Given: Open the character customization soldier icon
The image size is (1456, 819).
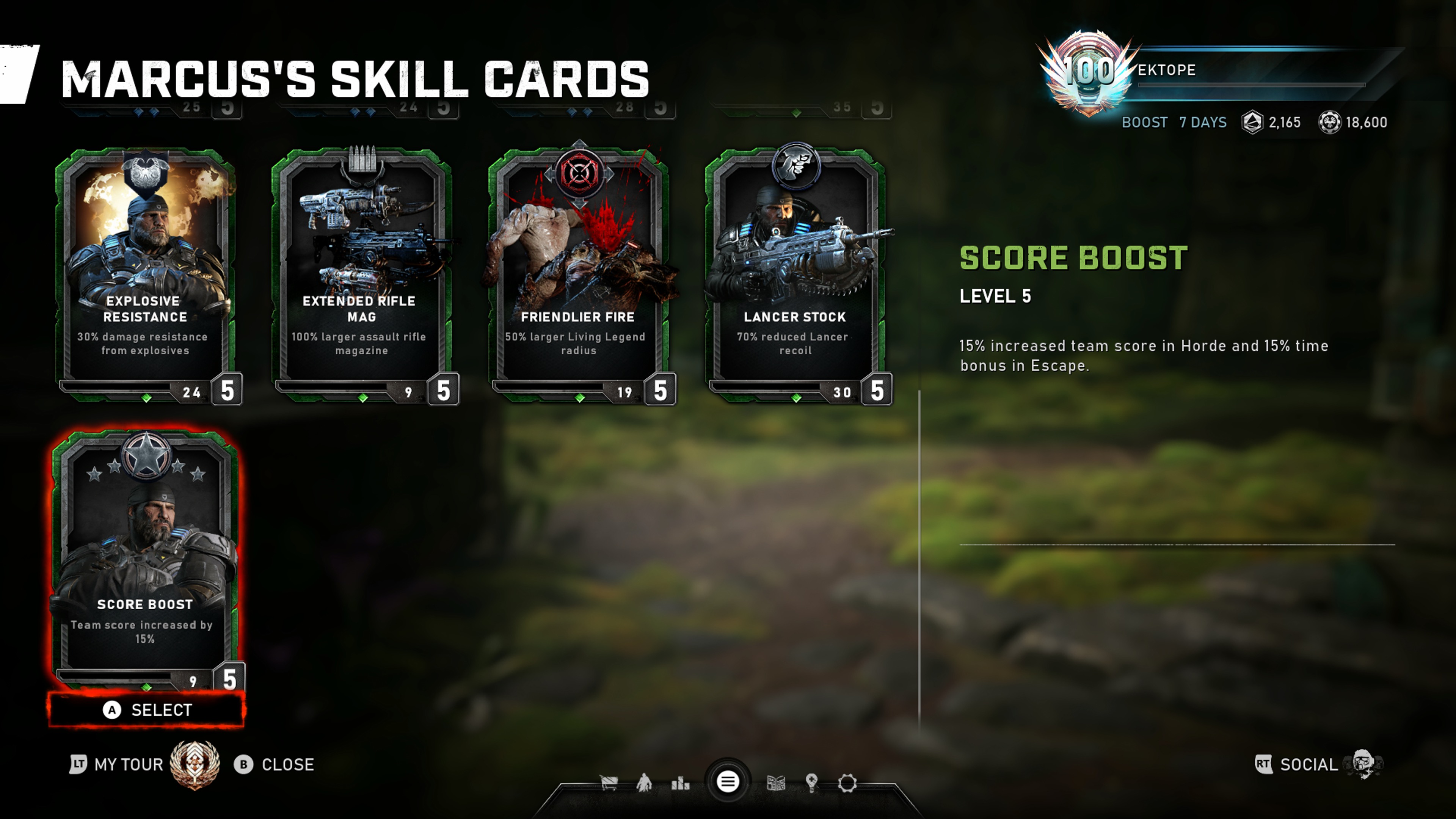Looking at the screenshot, I should (x=644, y=783).
